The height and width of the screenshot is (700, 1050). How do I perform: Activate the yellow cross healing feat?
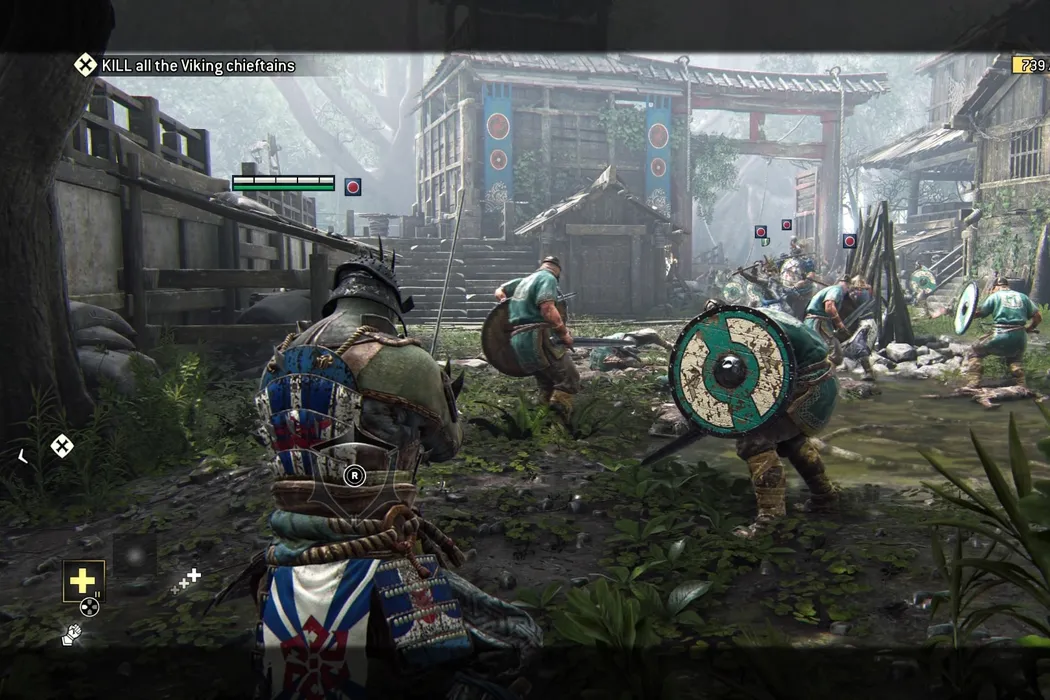pyautogui.click(x=82, y=581)
